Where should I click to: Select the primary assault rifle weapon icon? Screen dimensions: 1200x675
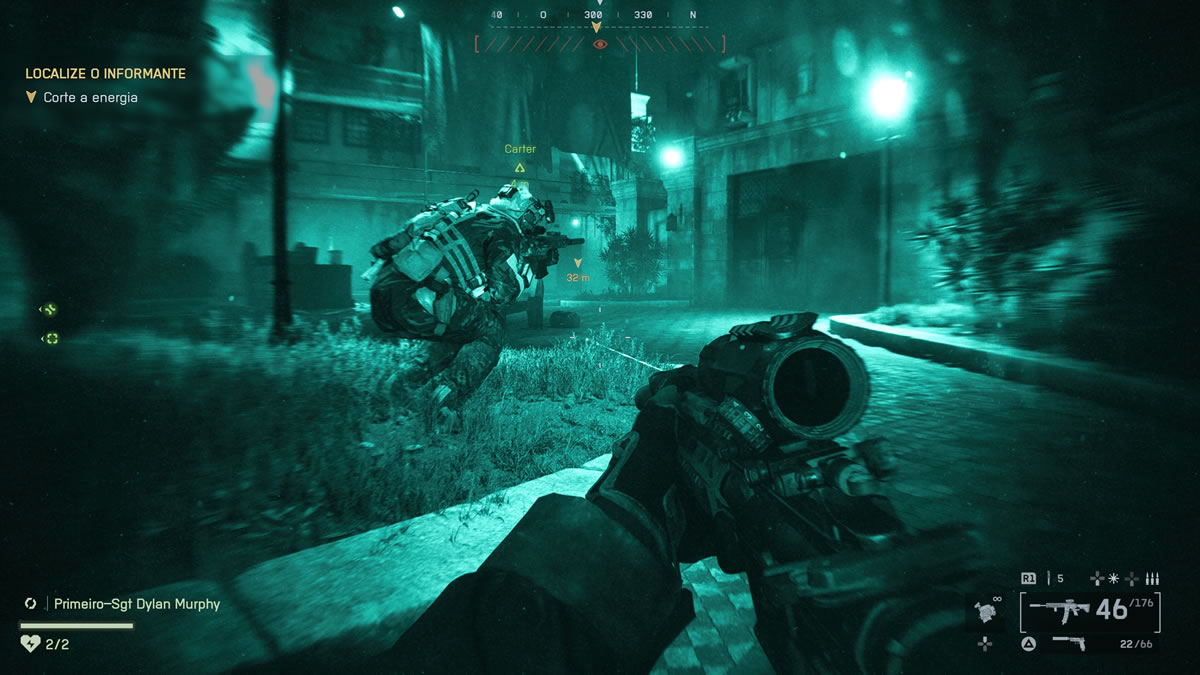(x=1060, y=609)
